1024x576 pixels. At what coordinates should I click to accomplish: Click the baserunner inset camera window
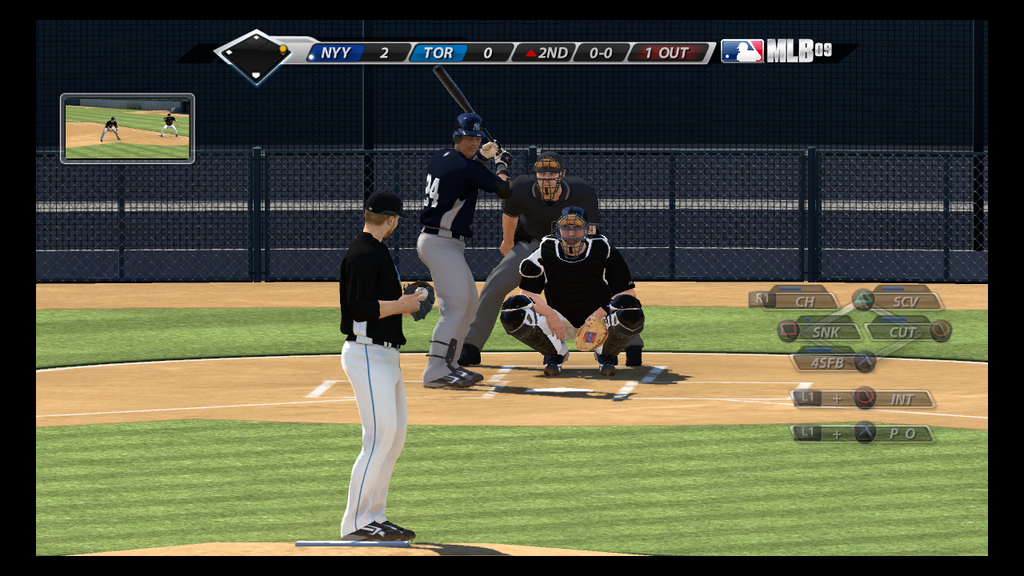(x=127, y=128)
